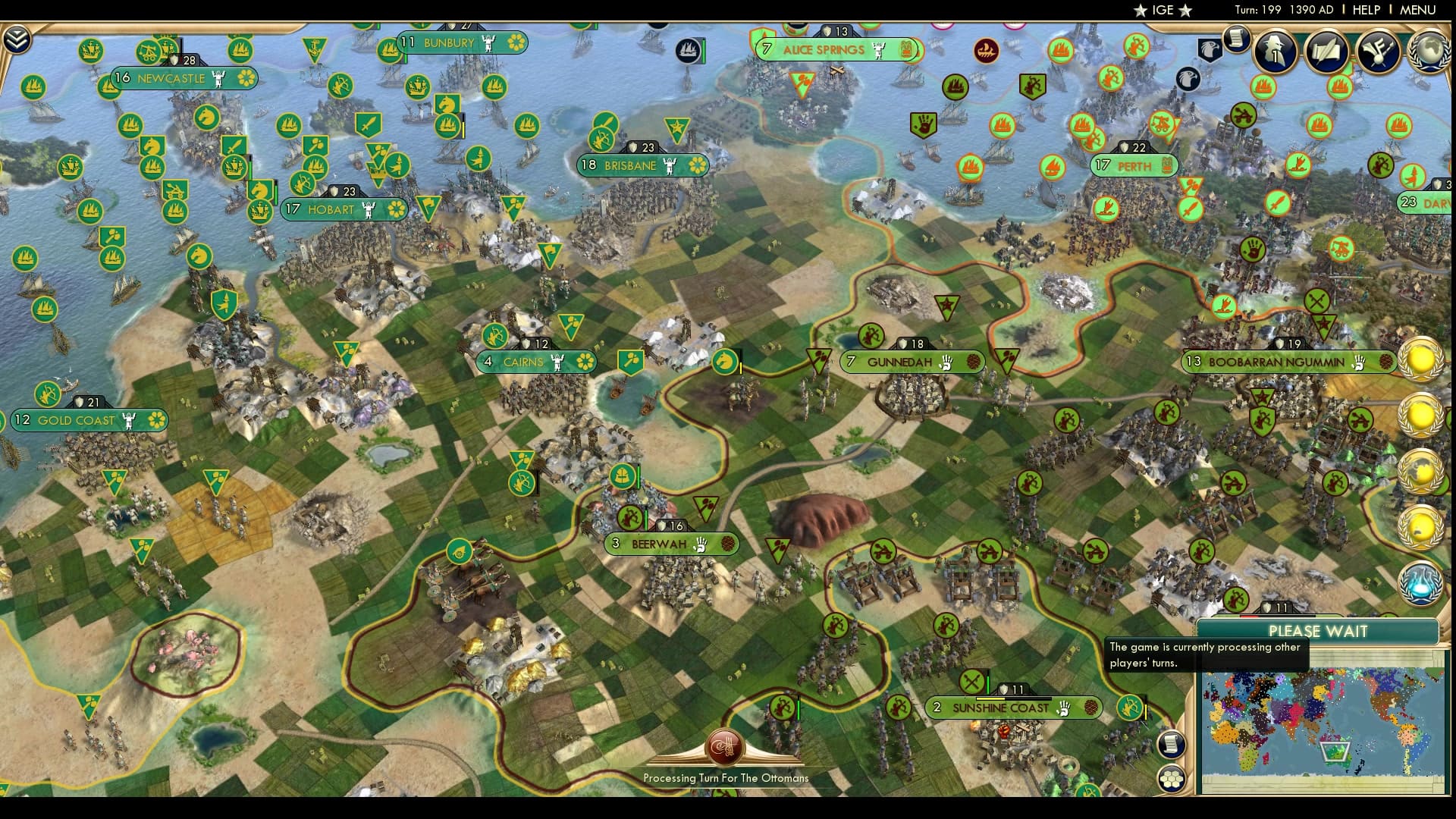Select the Brisbane city banner
Viewport: 1456px width, 819px height.
coord(641,165)
